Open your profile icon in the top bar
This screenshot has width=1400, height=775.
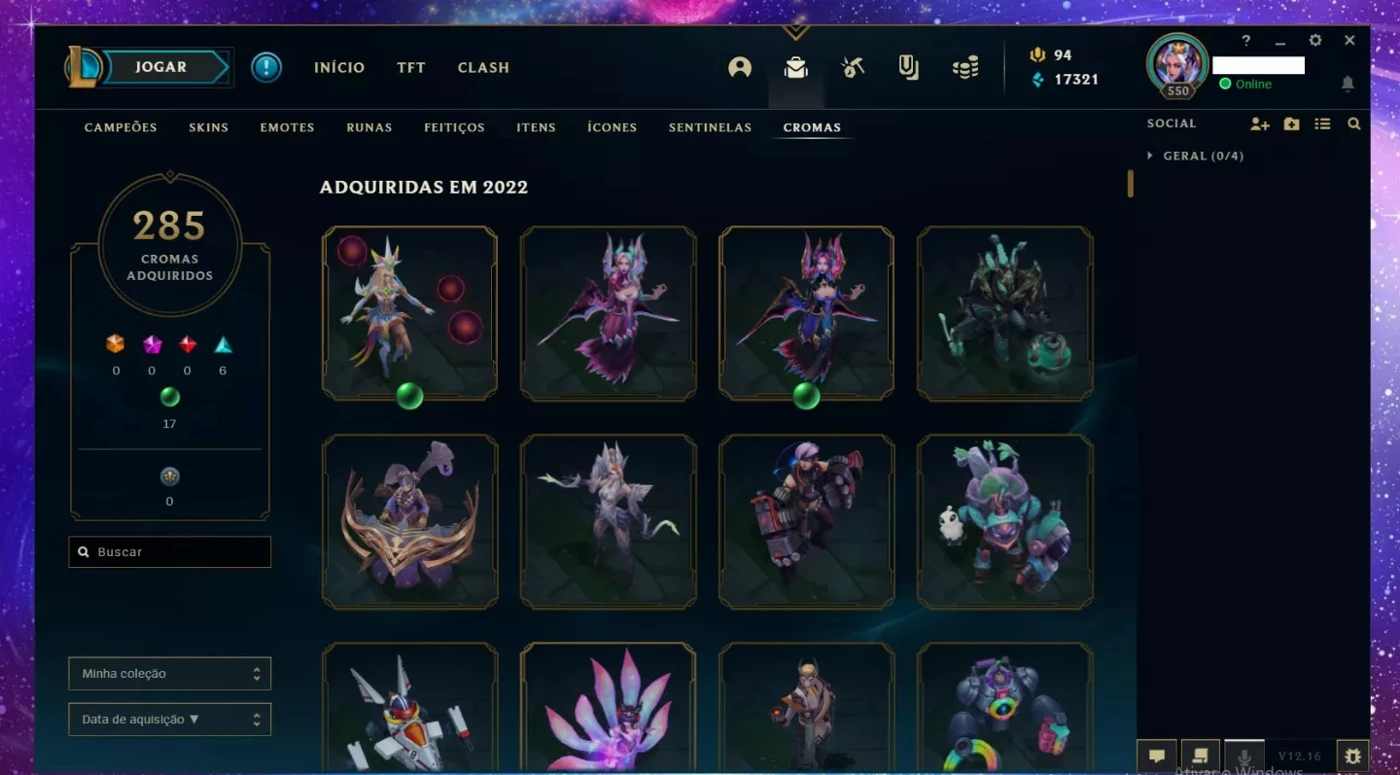pos(738,66)
